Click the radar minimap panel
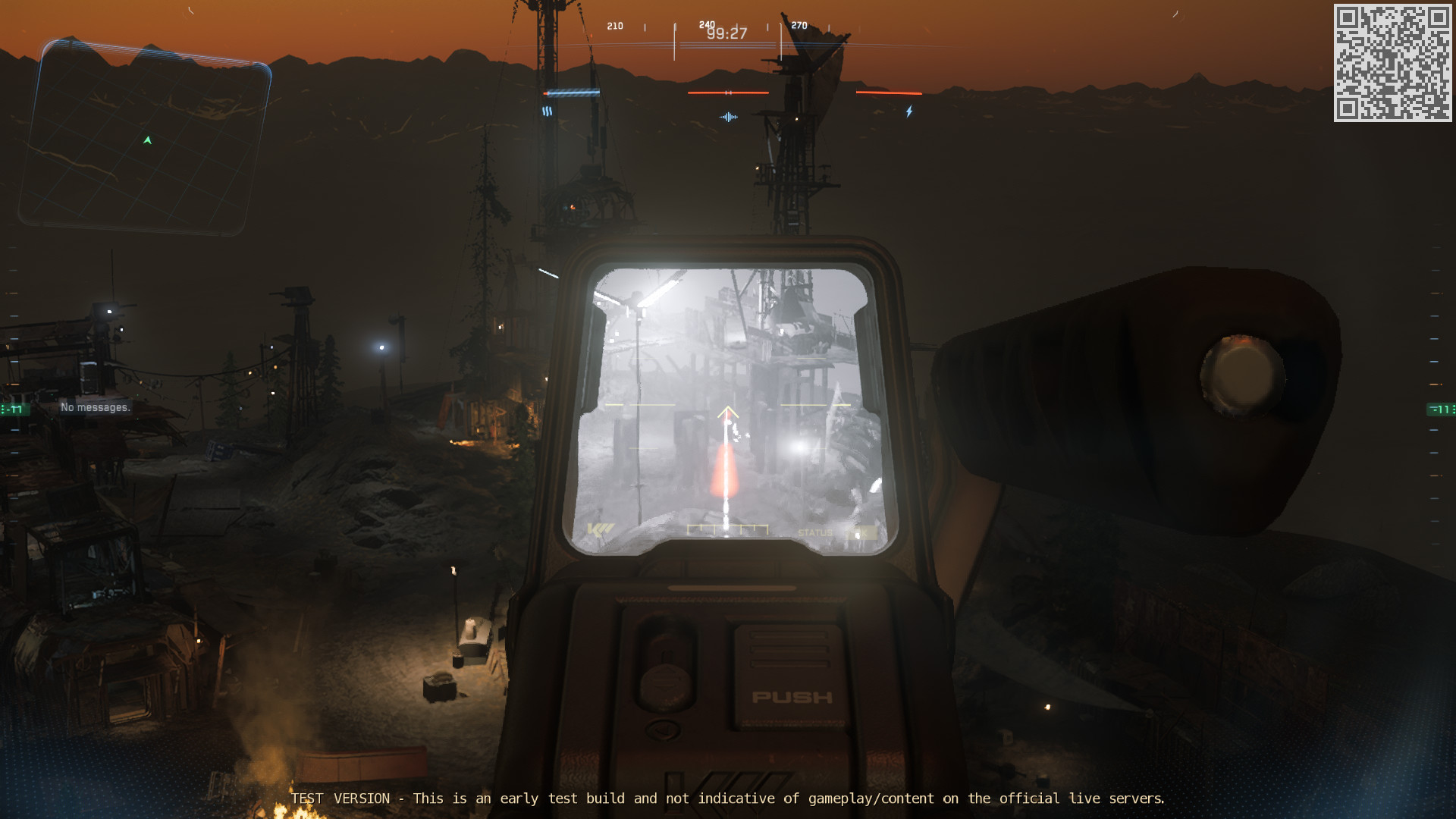This screenshot has height=819, width=1456. click(x=144, y=138)
